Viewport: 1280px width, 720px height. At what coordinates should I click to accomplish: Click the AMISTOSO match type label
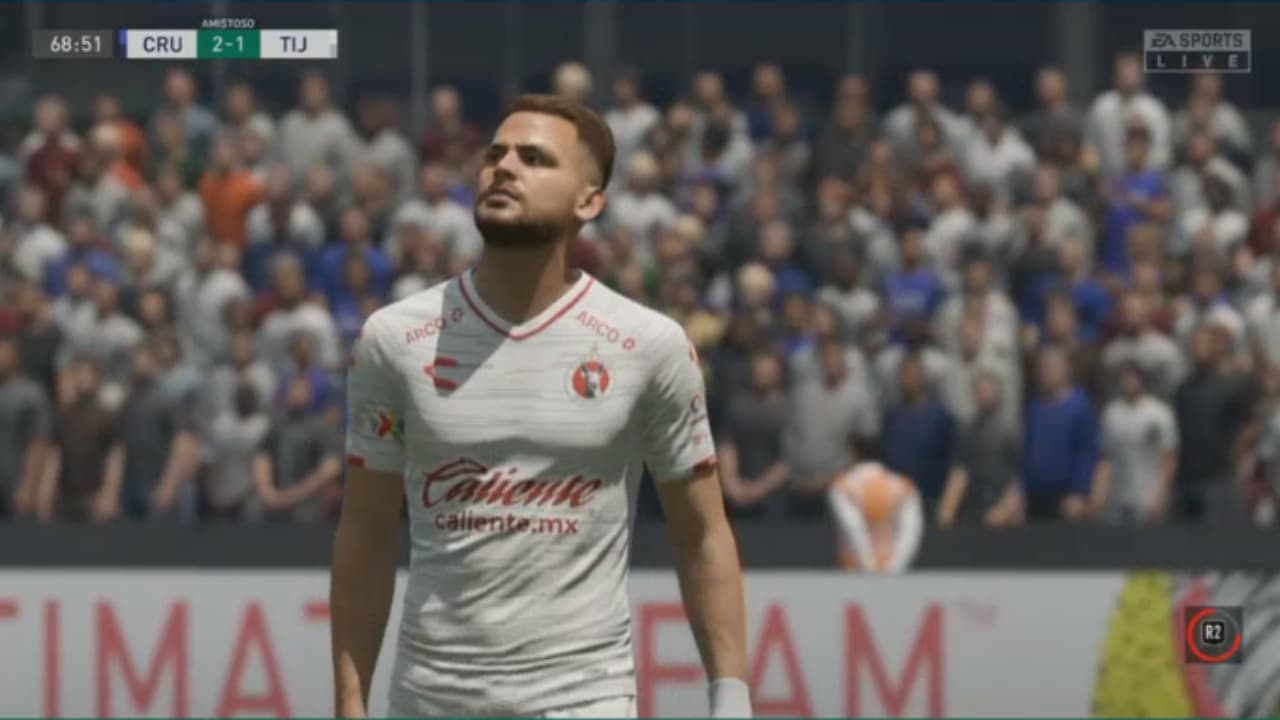tap(229, 22)
